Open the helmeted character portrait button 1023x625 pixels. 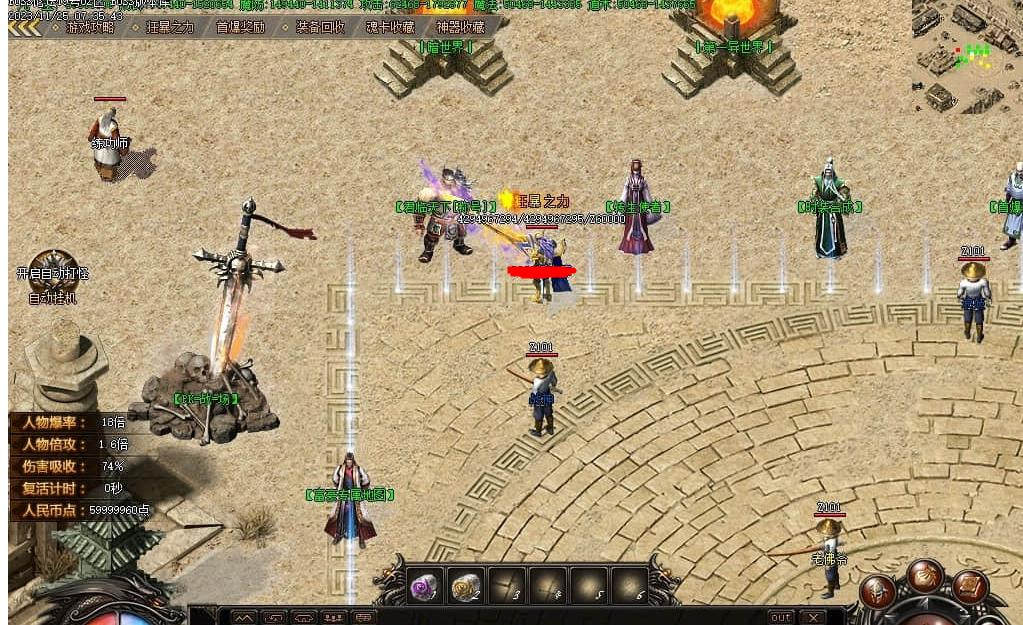pos(878,592)
